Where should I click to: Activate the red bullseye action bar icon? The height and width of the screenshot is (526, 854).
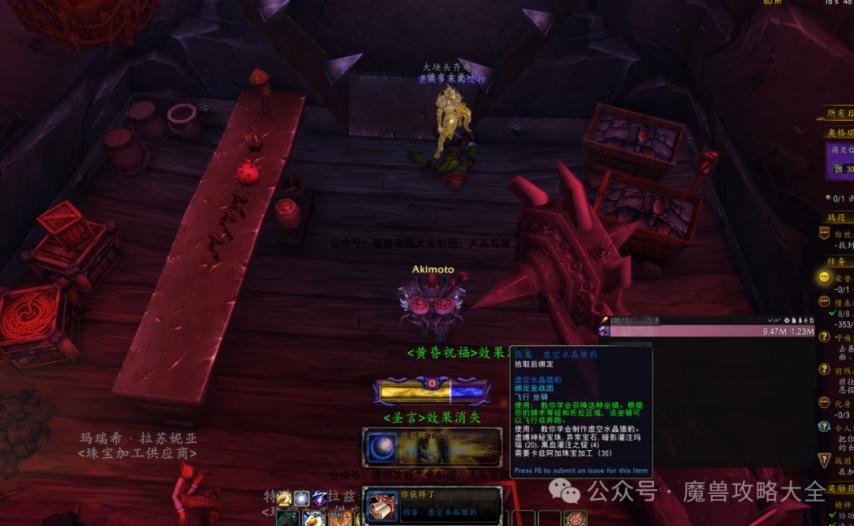click(x=574, y=519)
